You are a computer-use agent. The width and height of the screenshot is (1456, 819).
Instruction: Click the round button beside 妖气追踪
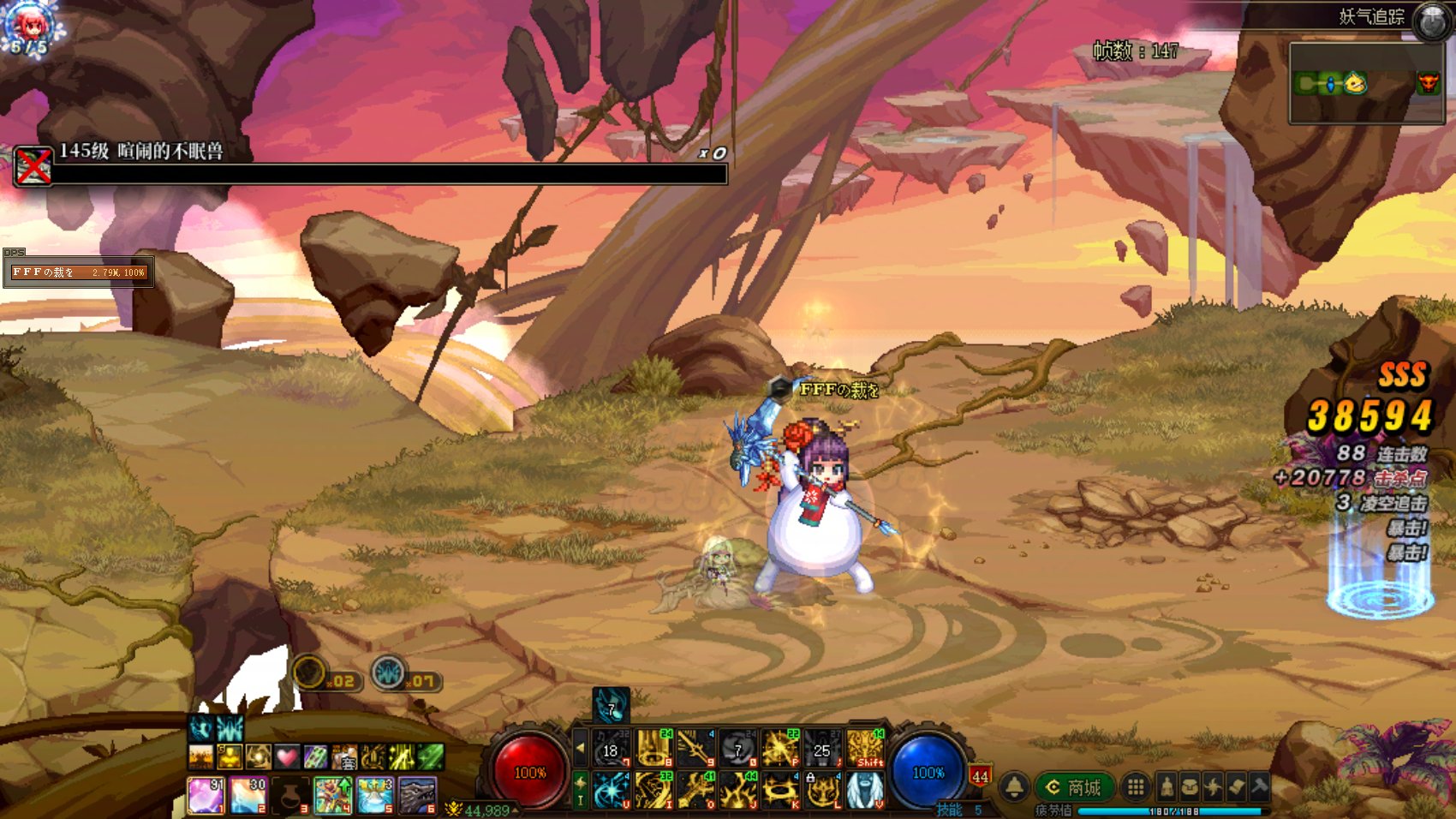(x=1430, y=21)
